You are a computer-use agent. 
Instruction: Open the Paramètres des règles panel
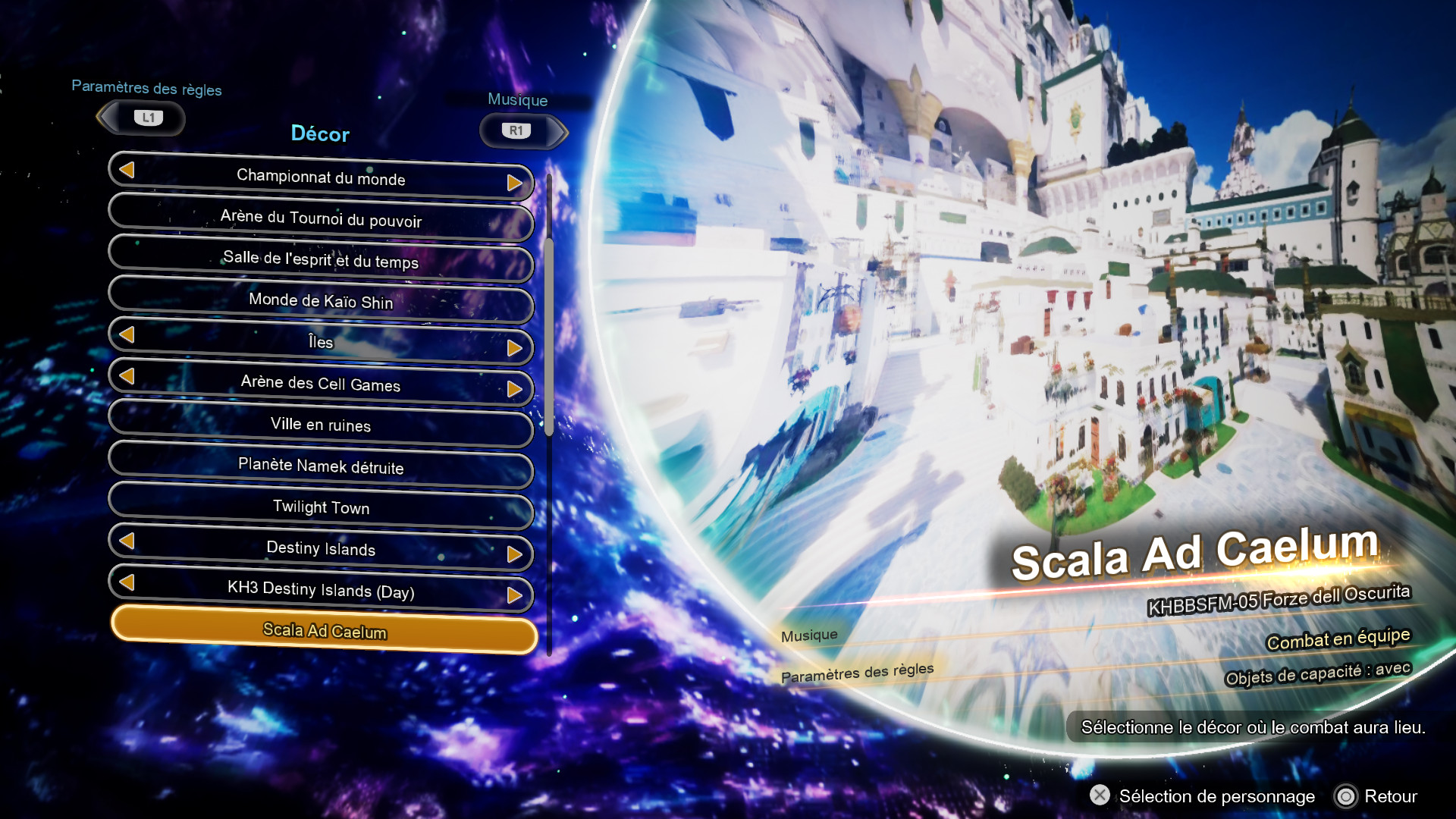146,89
